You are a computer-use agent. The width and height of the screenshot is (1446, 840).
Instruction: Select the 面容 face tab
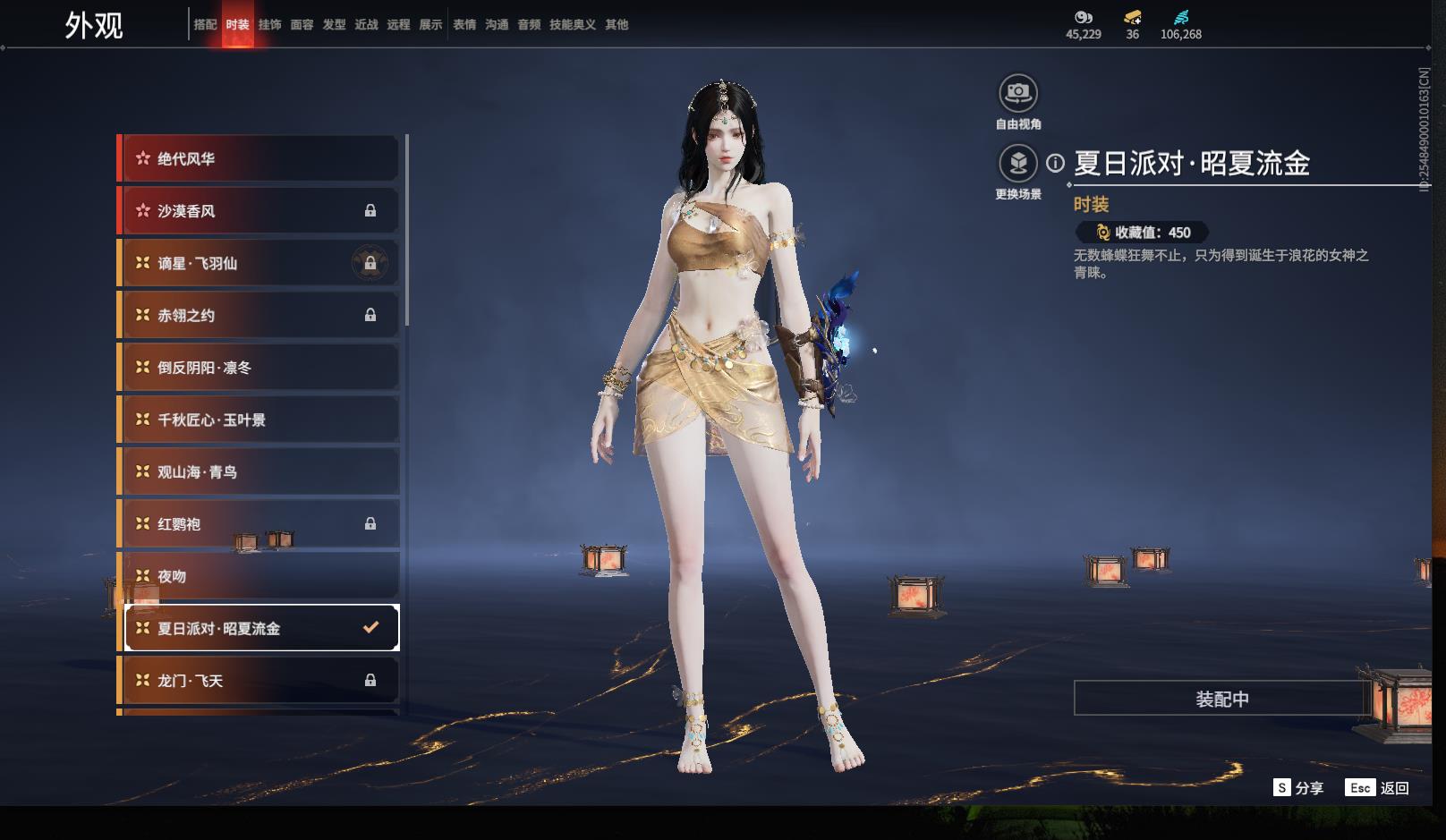[302, 25]
